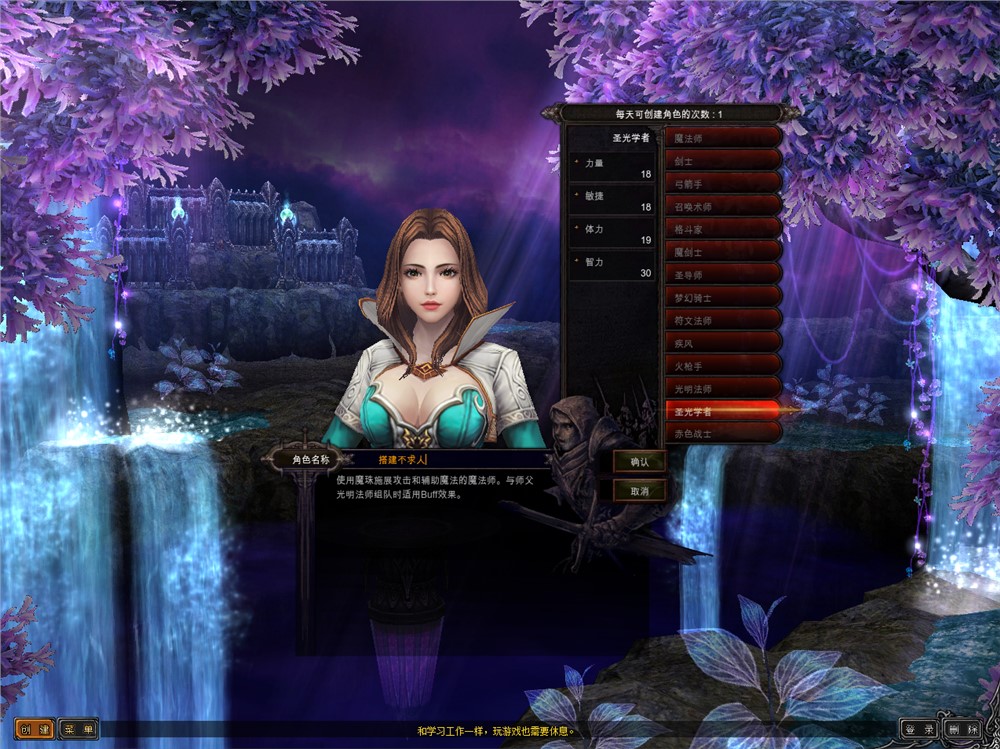The height and width of the screenshot is (749, 1000).
Task: Choose the 格斗家 class
Action: click(723, 229)
